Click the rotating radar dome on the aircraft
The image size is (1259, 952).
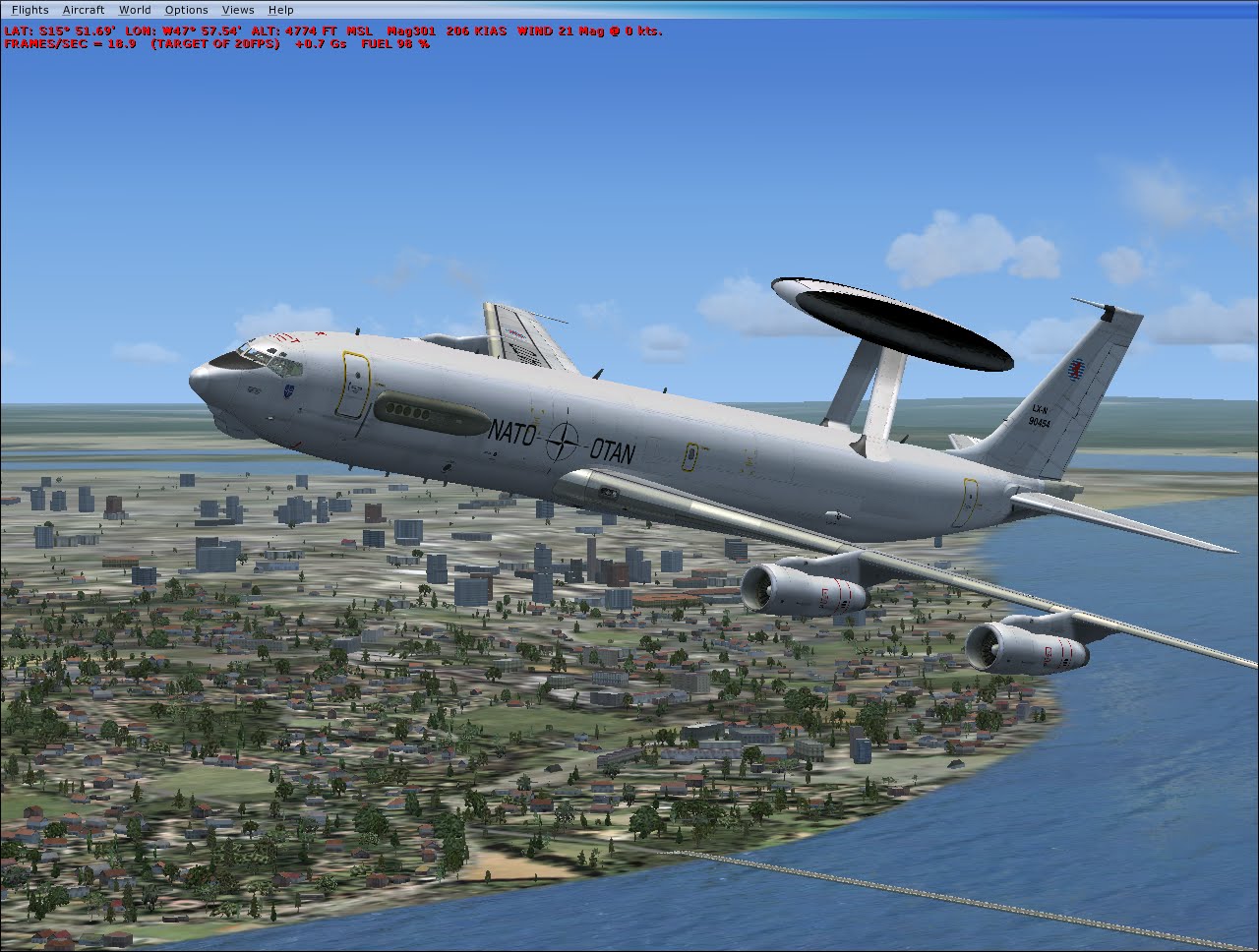tap(895, 325)
